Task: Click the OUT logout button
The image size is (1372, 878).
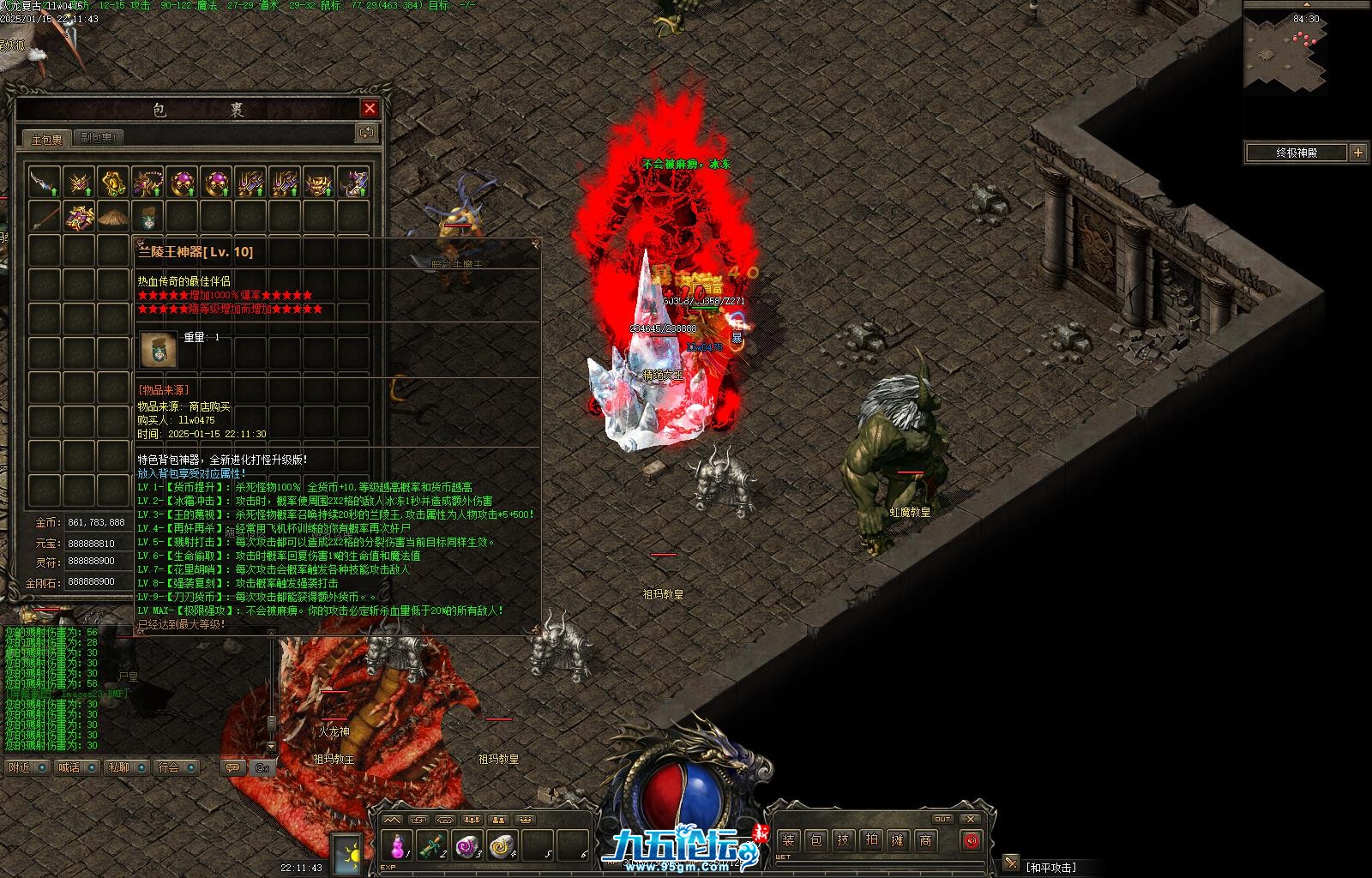Action: coord(942,819)
